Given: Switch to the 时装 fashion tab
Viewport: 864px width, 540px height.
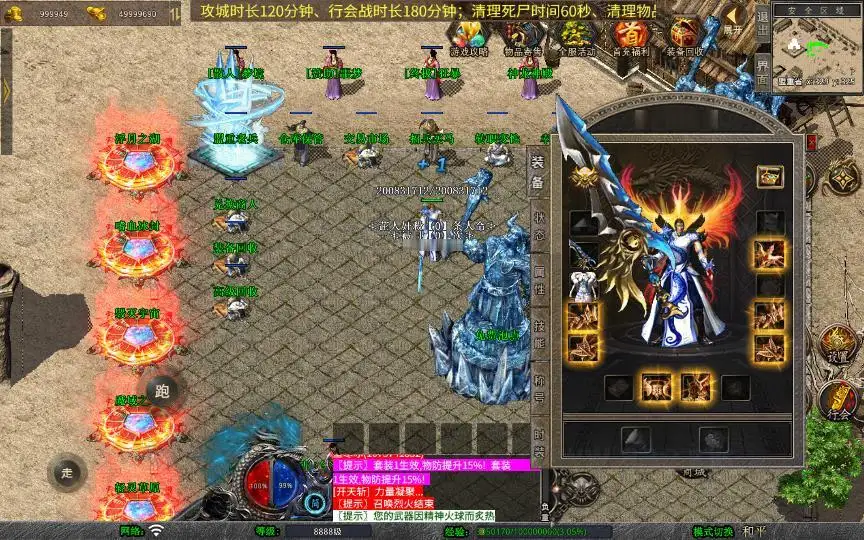Looking at the screenshot, I should coord(539,440).
